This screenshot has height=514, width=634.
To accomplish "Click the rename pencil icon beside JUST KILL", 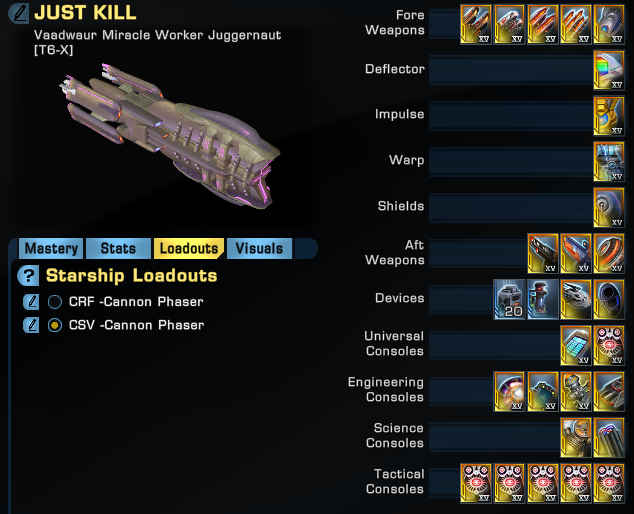I will coord(17,14).
